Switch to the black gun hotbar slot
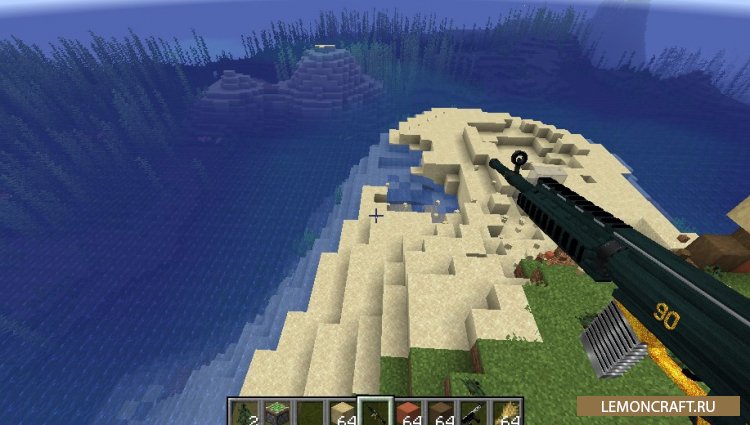The width and height of the screenshot is (750, 425). click(x=471, y=412)
